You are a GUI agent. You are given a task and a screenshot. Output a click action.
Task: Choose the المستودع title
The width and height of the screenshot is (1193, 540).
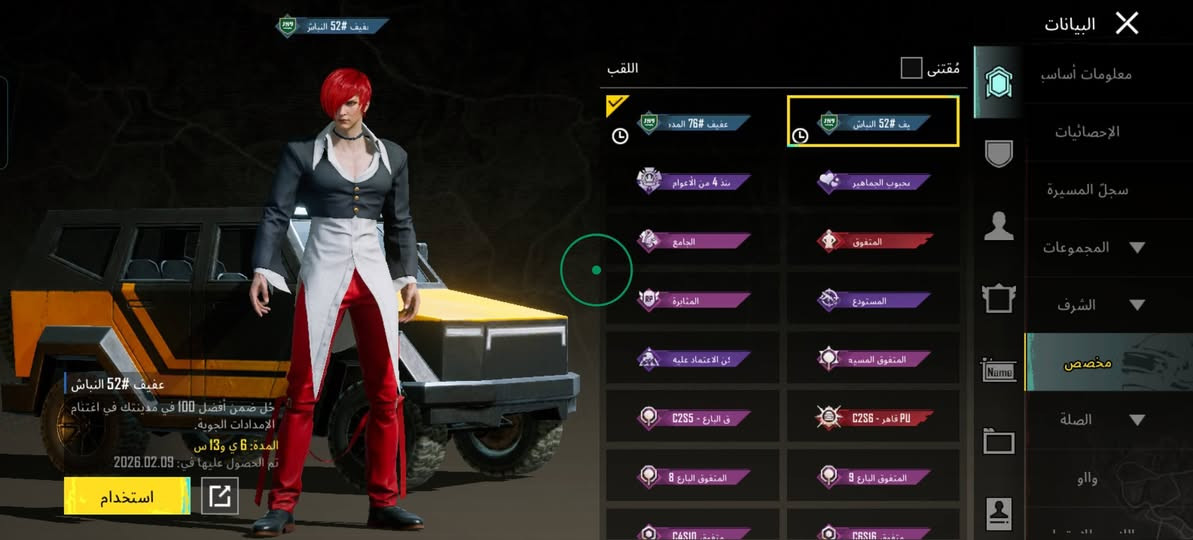(873, 299)
